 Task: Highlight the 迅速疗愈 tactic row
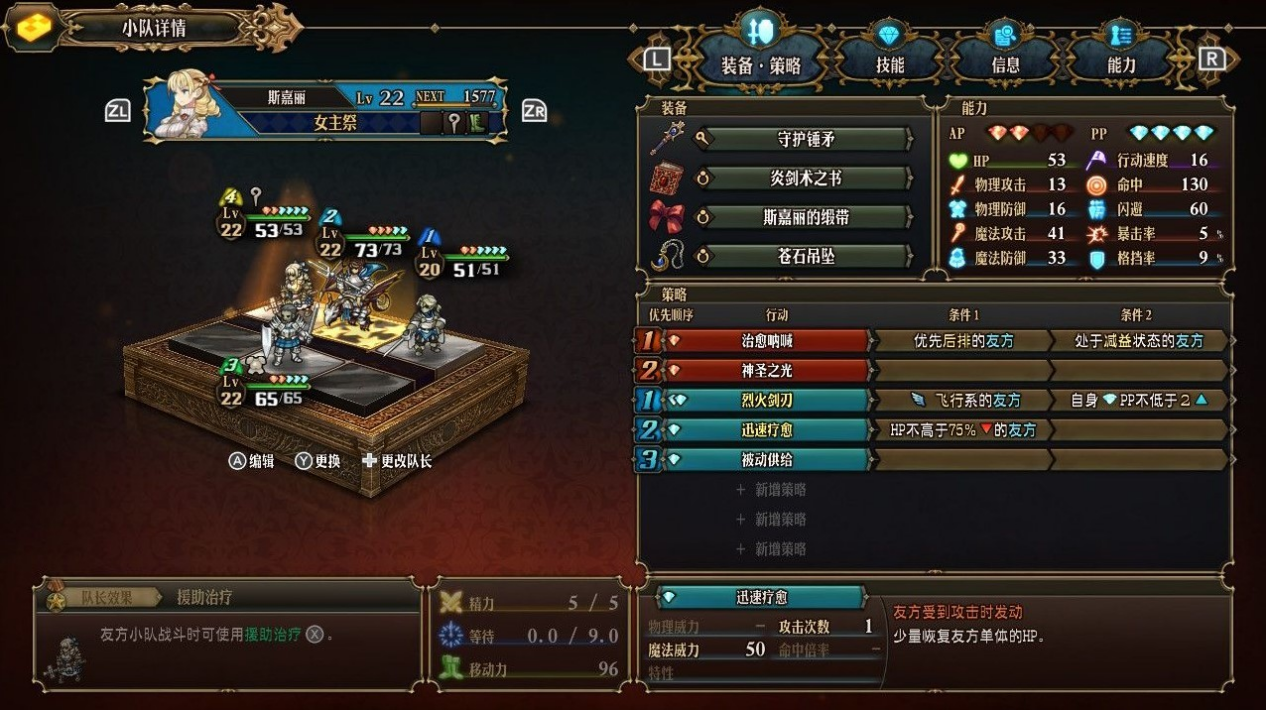tap(766, 430)
